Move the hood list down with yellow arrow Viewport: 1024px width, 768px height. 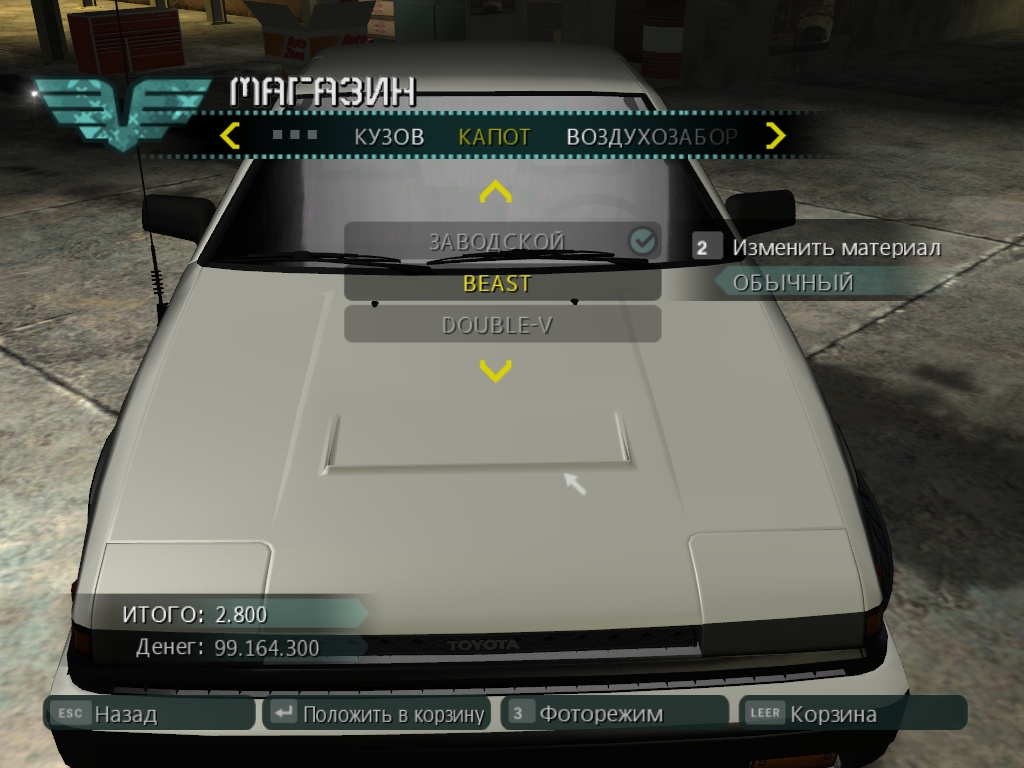[496, 372]
